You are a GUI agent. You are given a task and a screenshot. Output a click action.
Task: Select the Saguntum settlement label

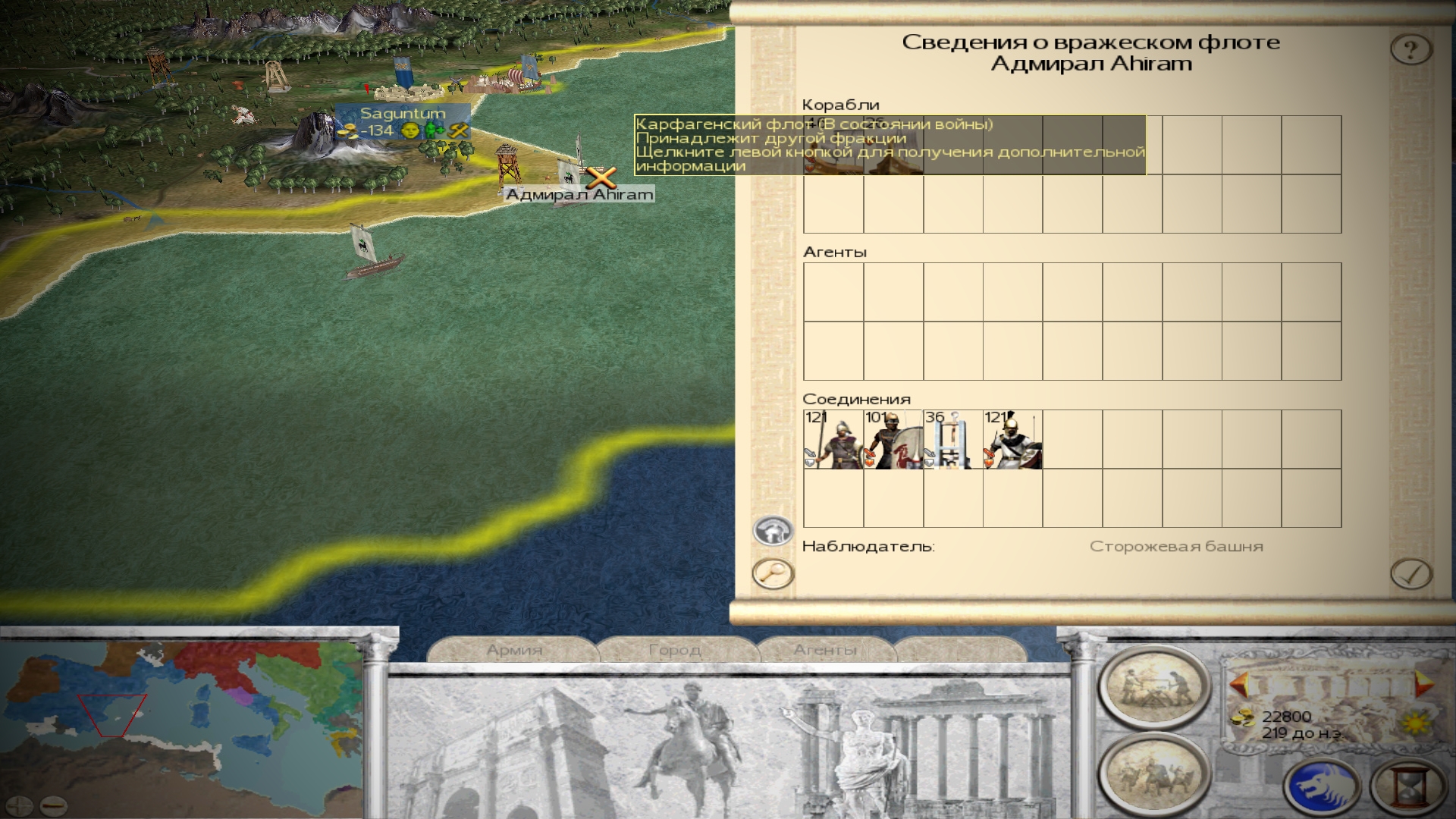[x=403, y=114]
